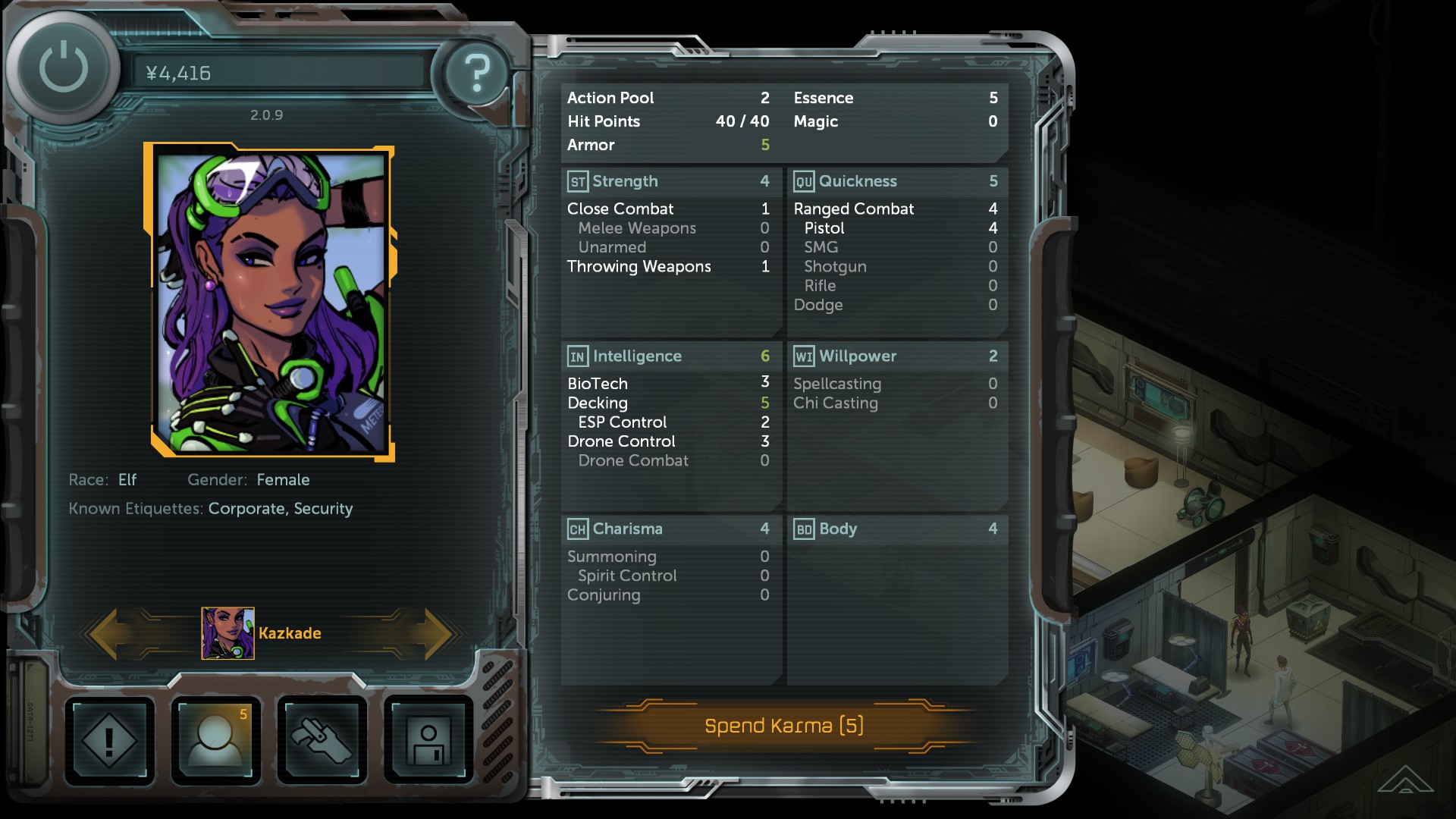Viewport: 1456px width, 819px height.
Task: Expand the interface arrow in bottom corner
Action: (x=1404, y=780)
